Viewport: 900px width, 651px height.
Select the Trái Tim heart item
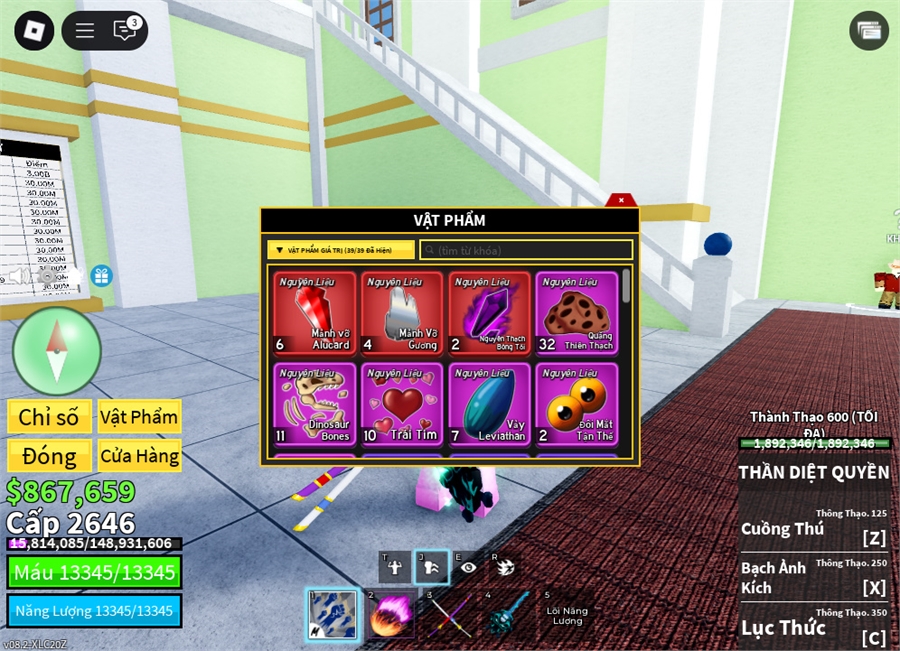pos(402,404)
